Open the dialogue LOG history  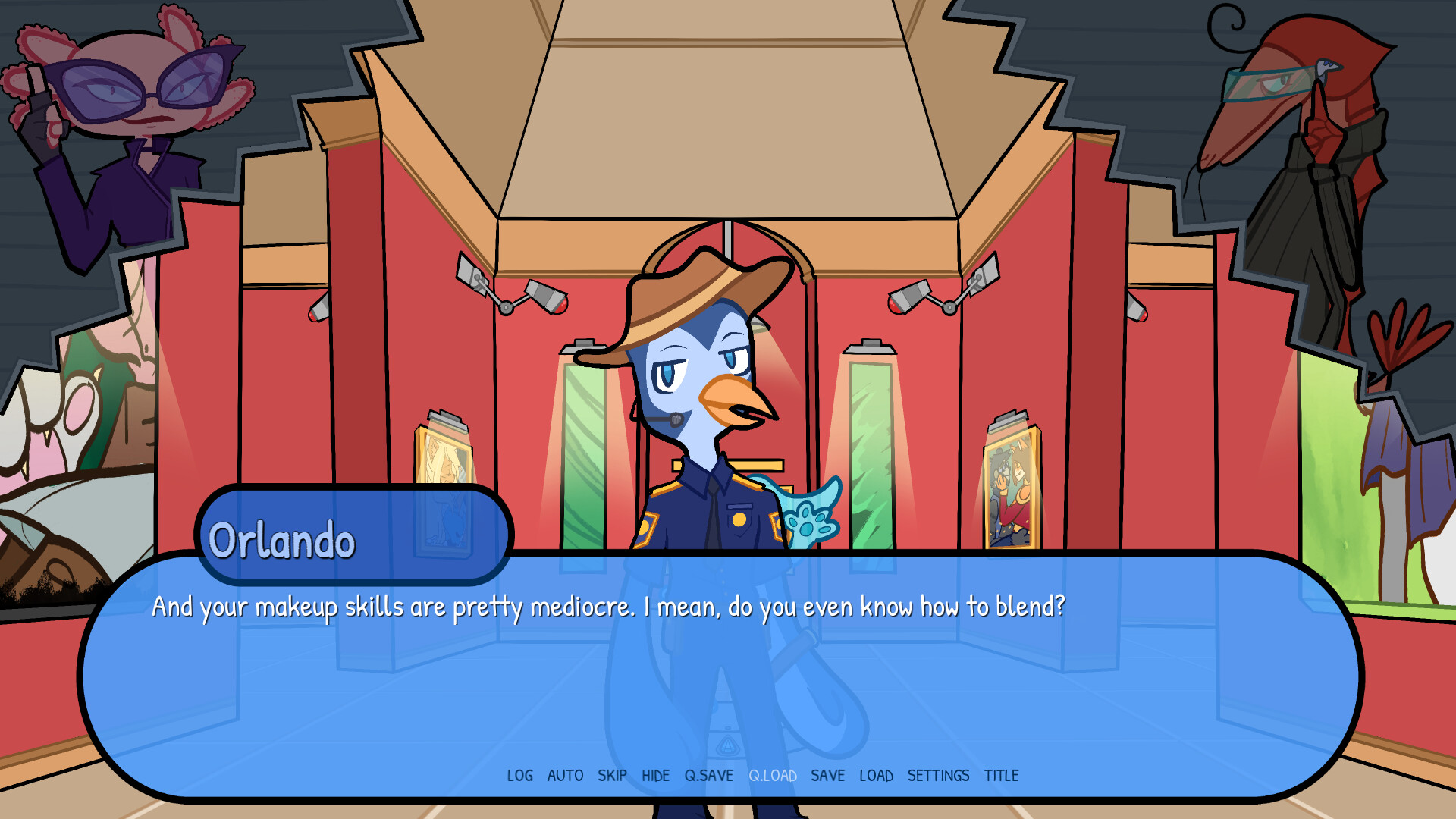(519, 776)
